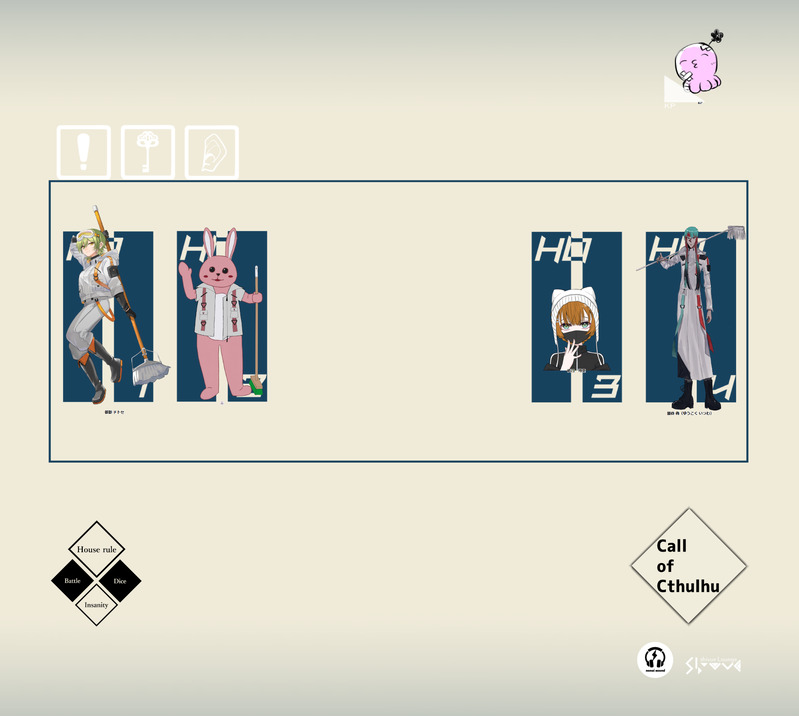
Task: Select the pink octopus mascot token
Action: [697, 65]
